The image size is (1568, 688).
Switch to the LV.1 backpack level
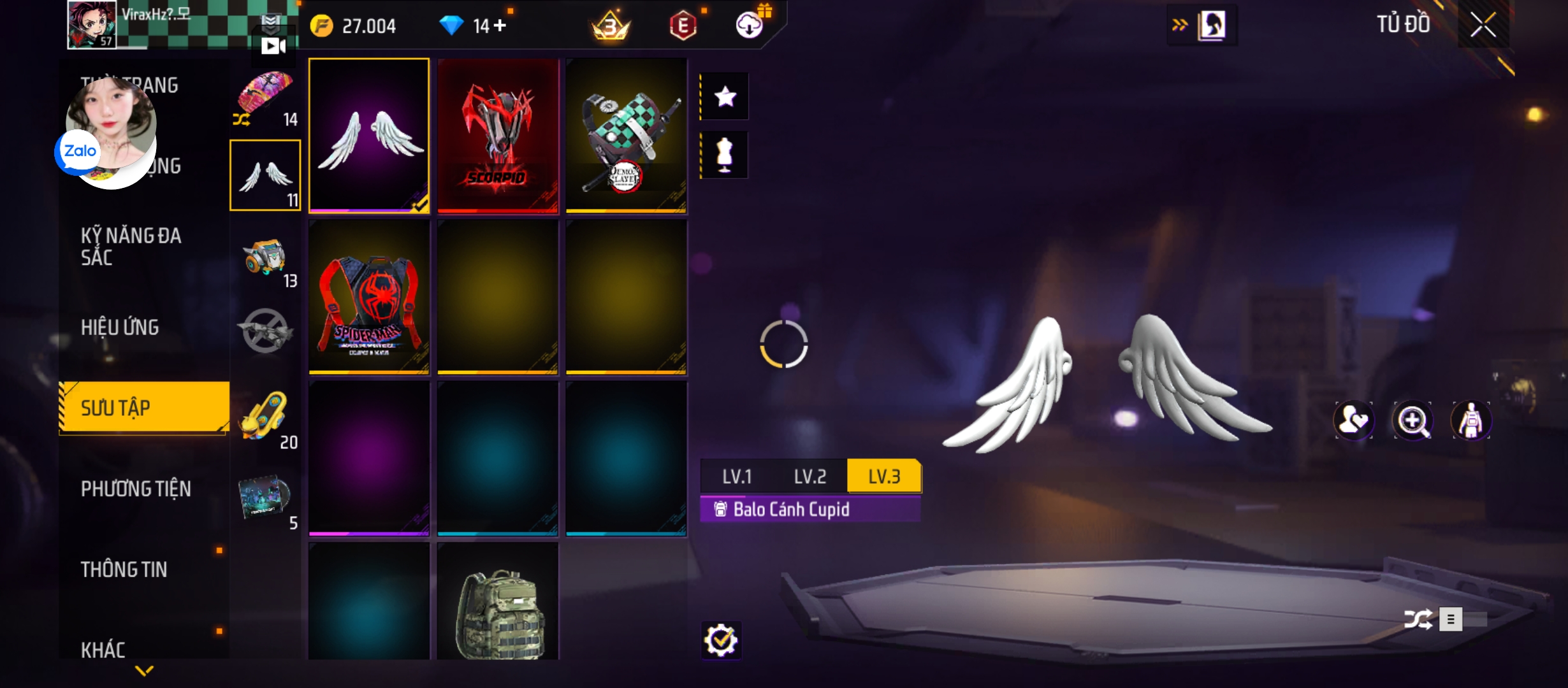click(x=737, y=477)
